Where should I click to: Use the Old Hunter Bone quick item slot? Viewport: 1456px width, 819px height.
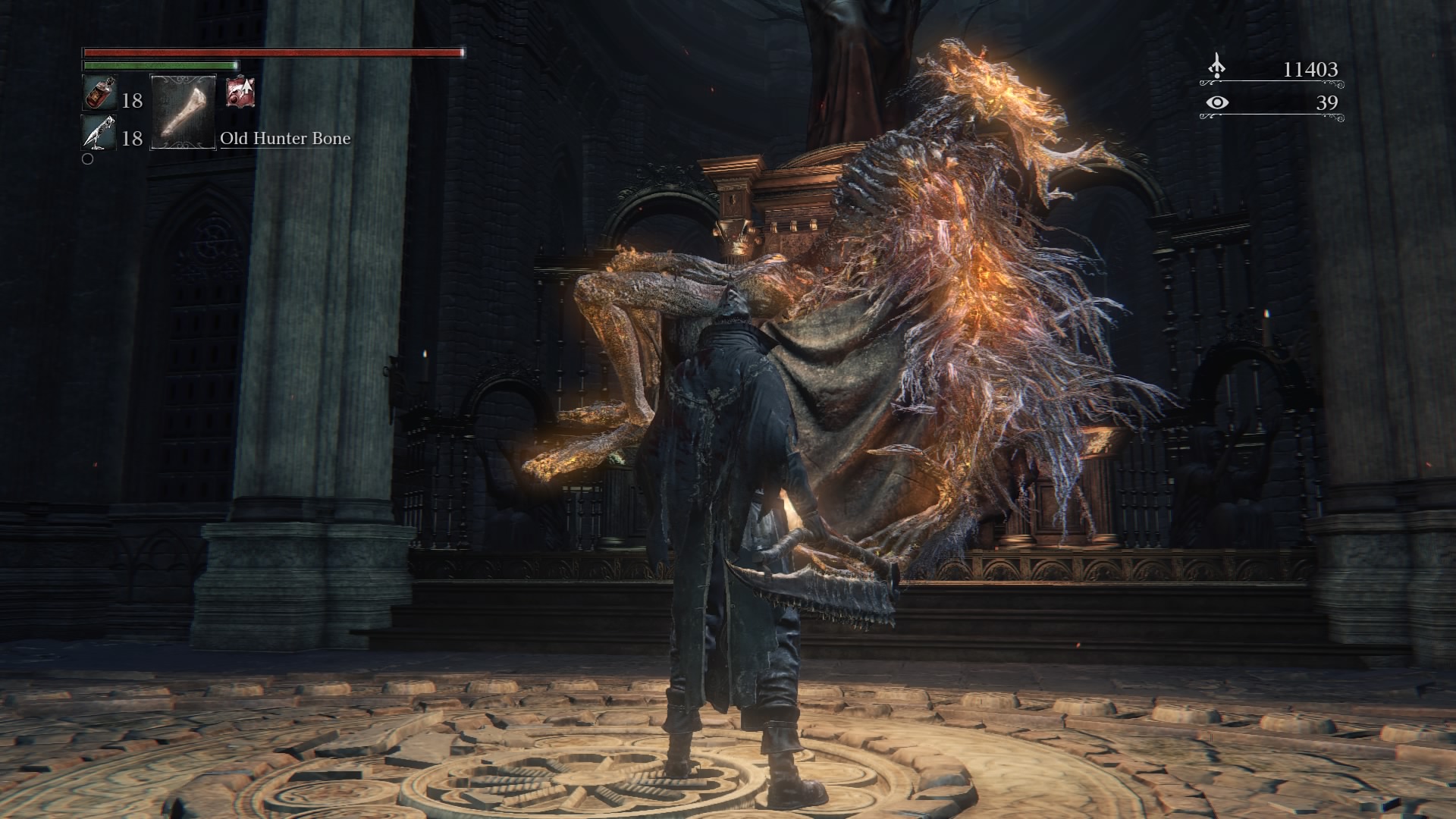pyautogui.click(x=184, y=111)
